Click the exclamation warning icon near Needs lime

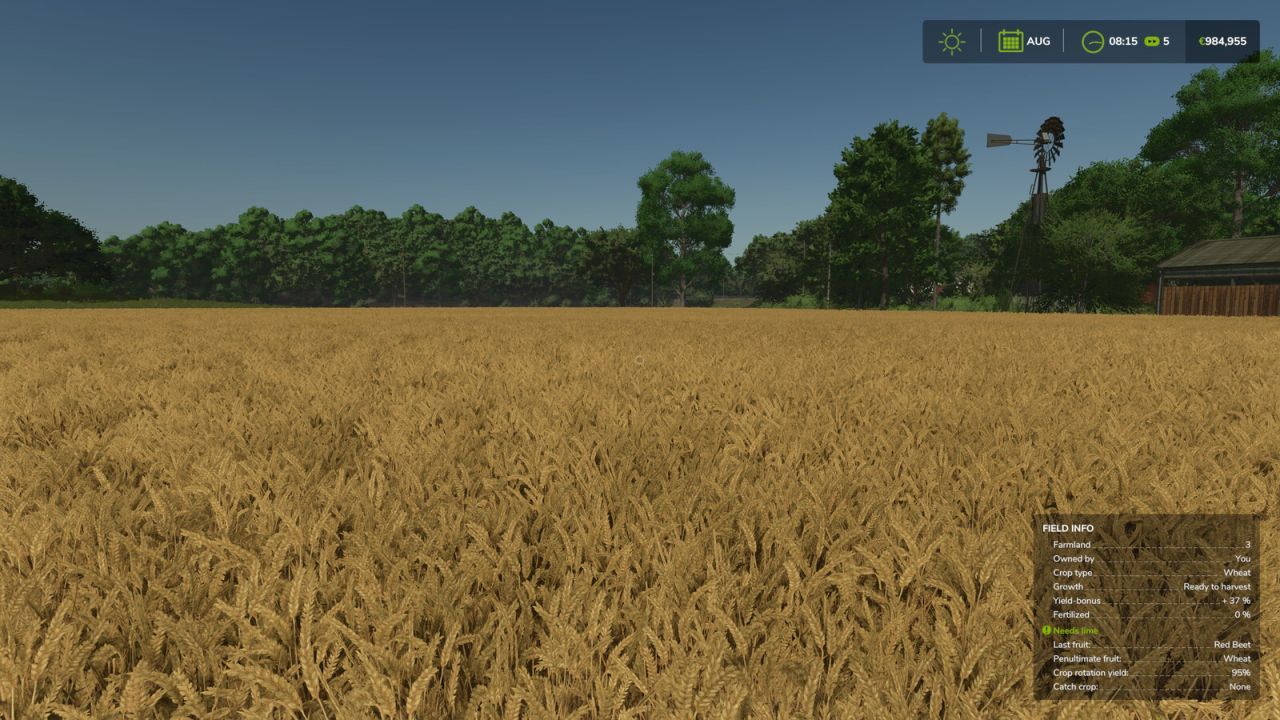click(x=1047, y=629)
